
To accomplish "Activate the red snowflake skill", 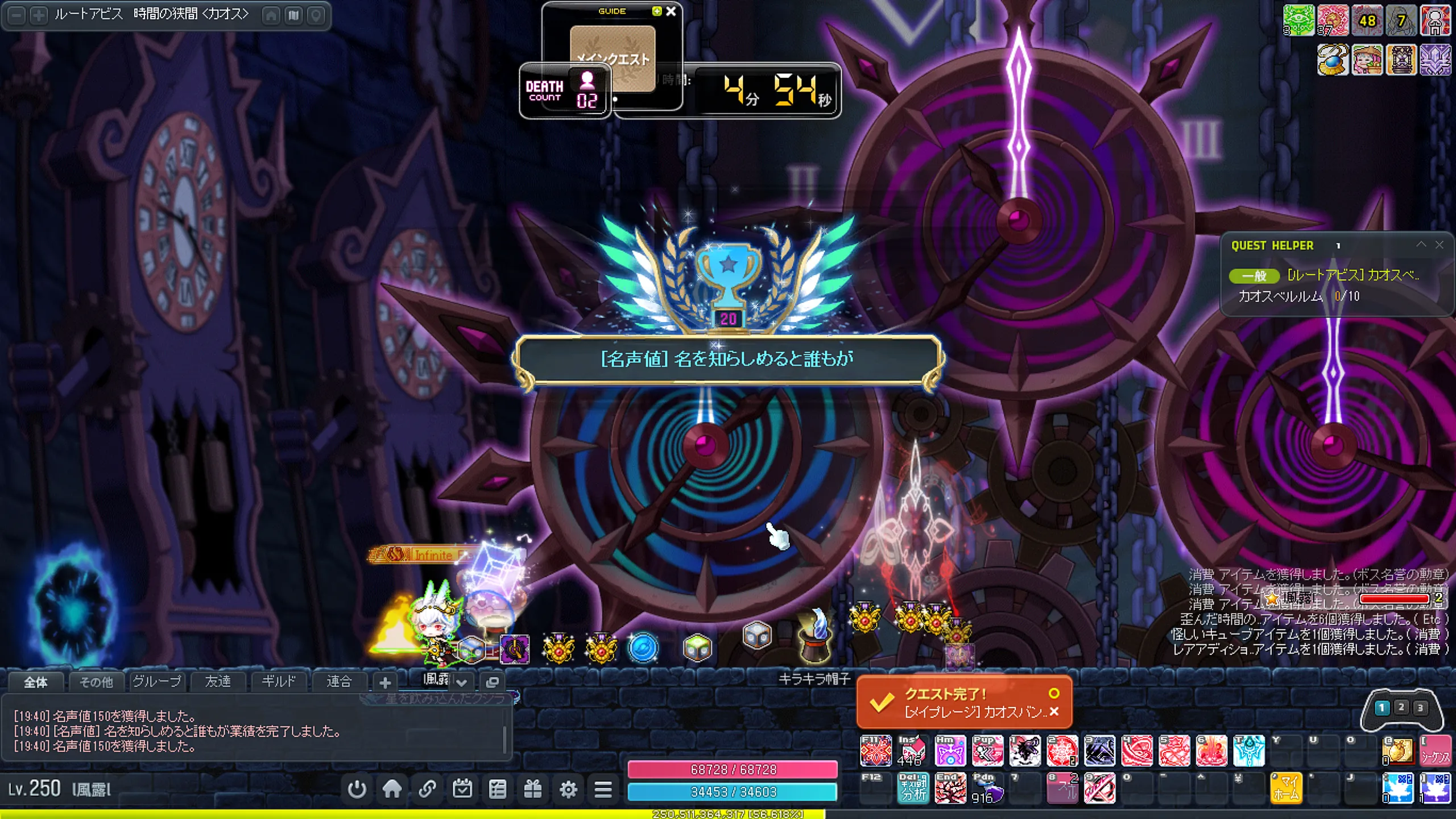I will (1062, 751).
